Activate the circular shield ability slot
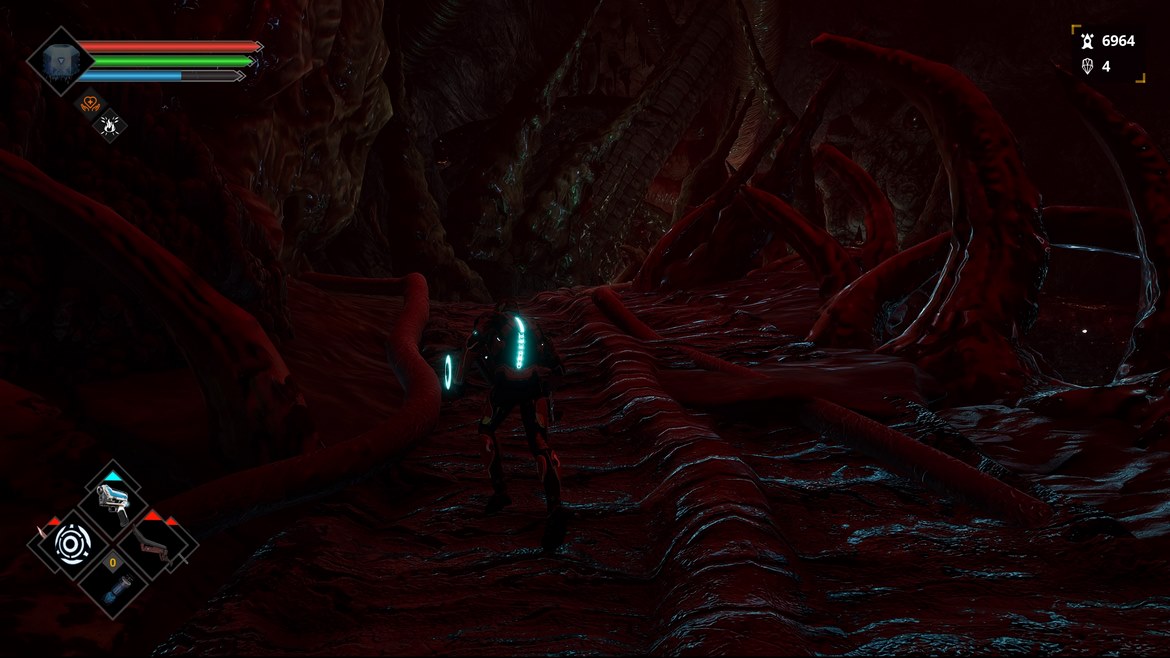 [72, 543]
